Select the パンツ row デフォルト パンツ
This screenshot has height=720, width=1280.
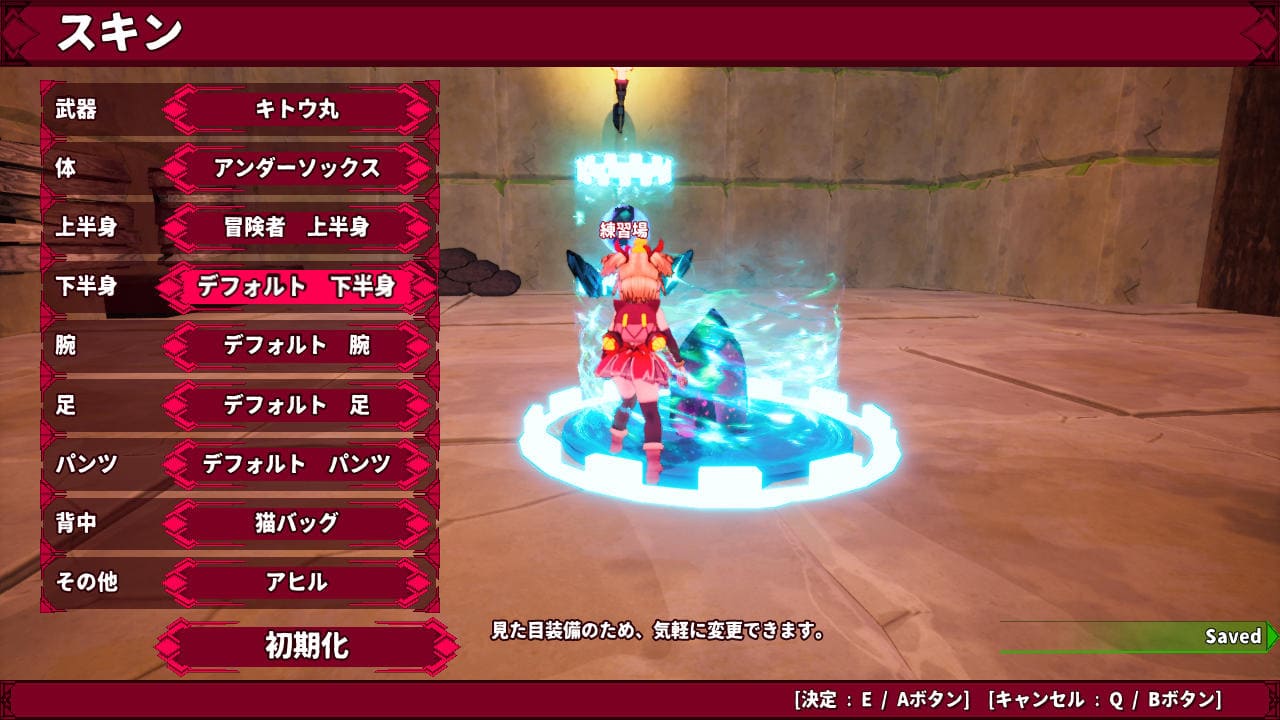tap(297, 464)
